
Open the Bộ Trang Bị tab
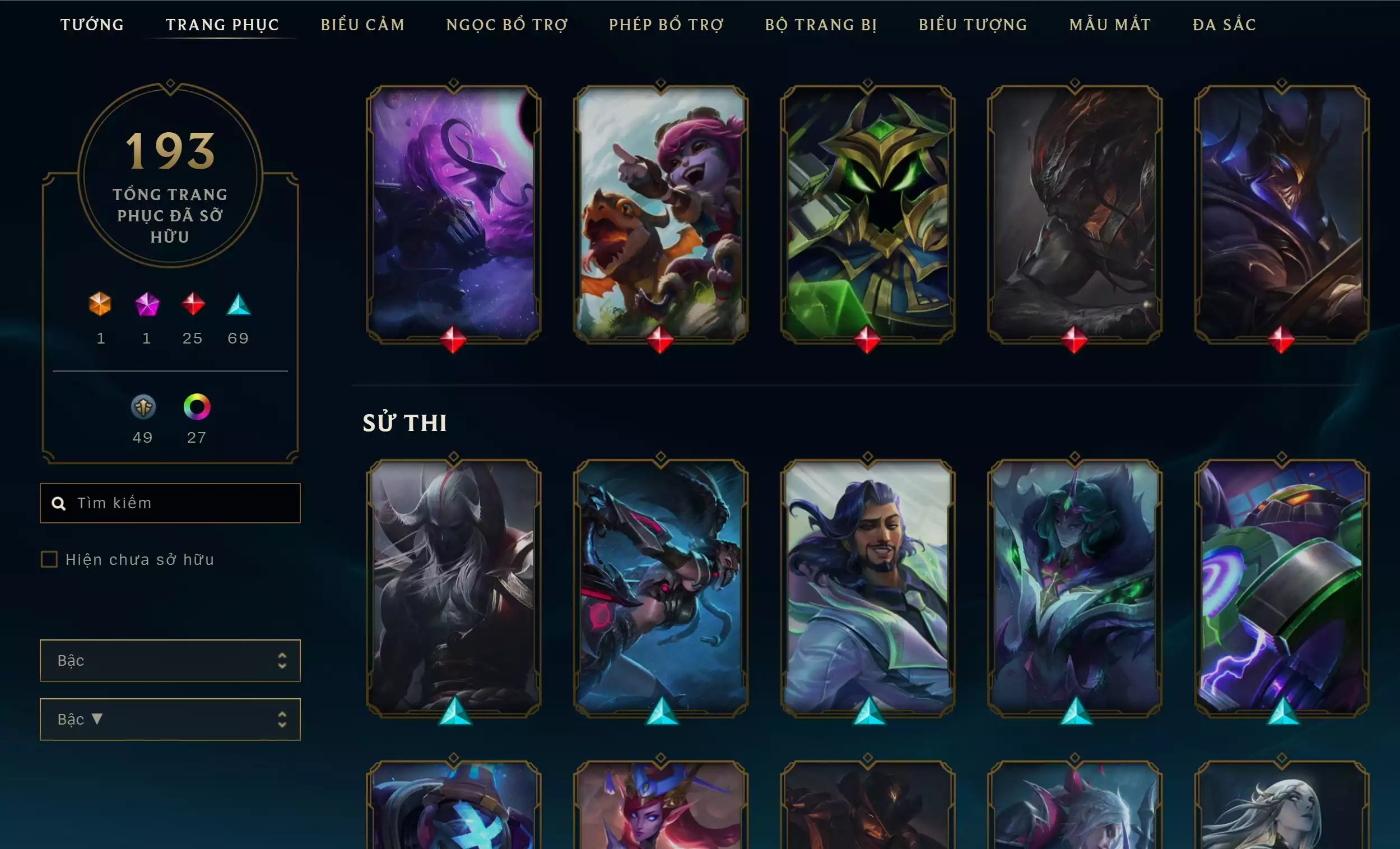tap(821, 25)
